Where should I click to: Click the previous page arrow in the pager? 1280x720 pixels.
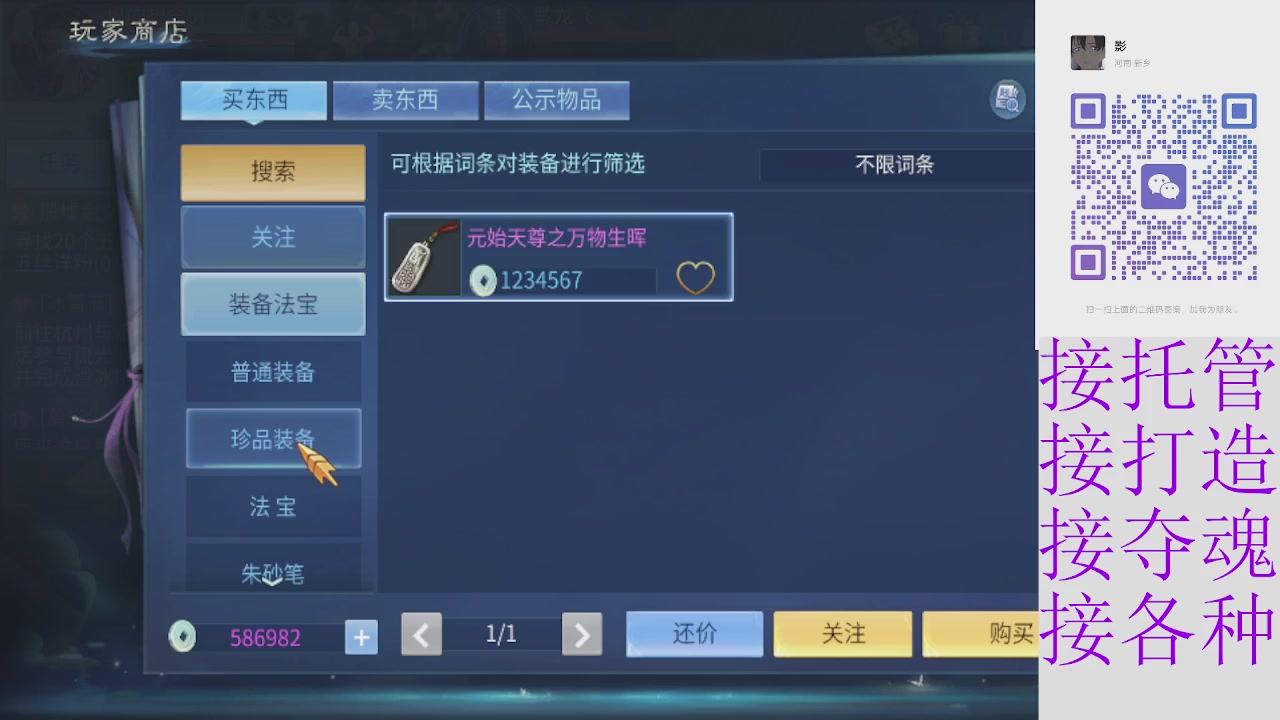click(x=421, y=634)
